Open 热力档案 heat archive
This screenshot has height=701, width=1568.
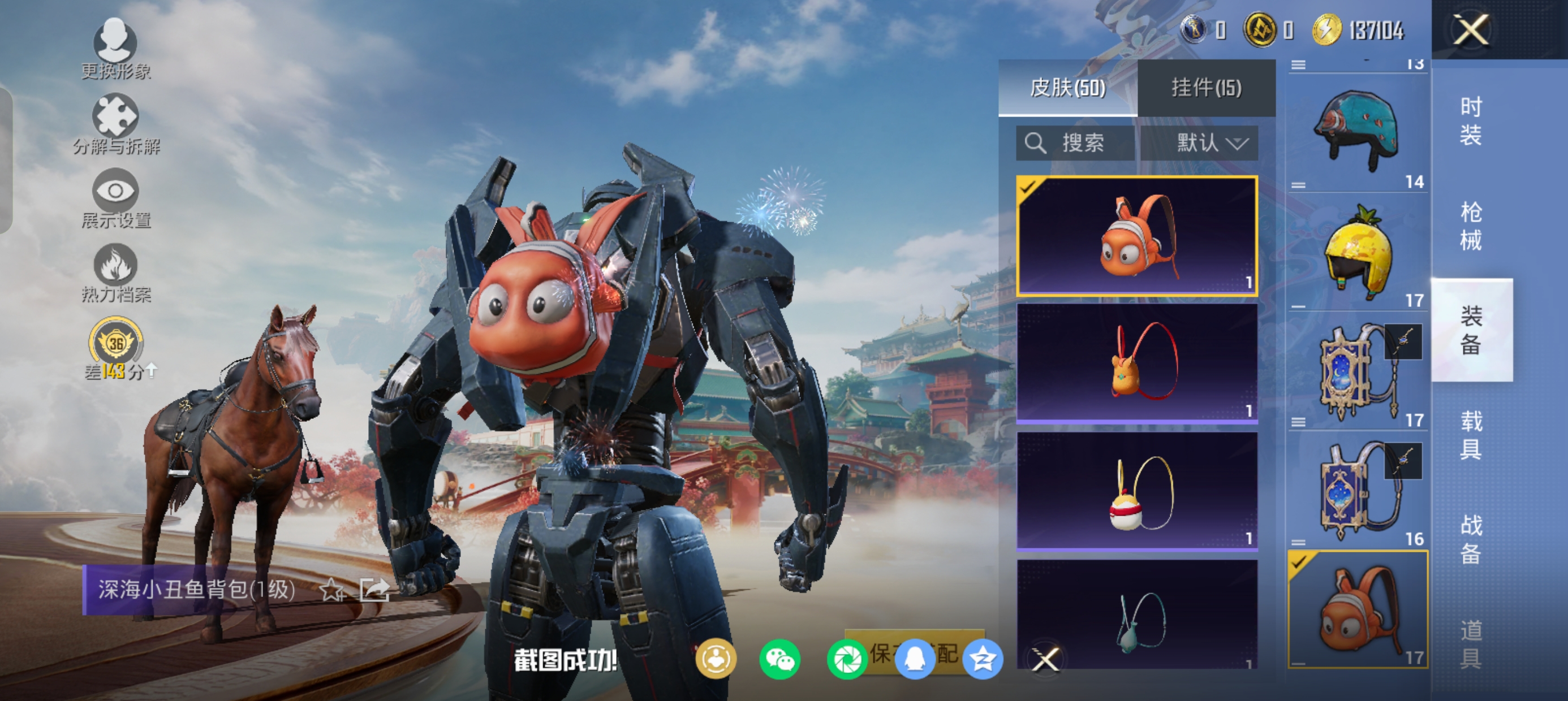pos(115,273)
